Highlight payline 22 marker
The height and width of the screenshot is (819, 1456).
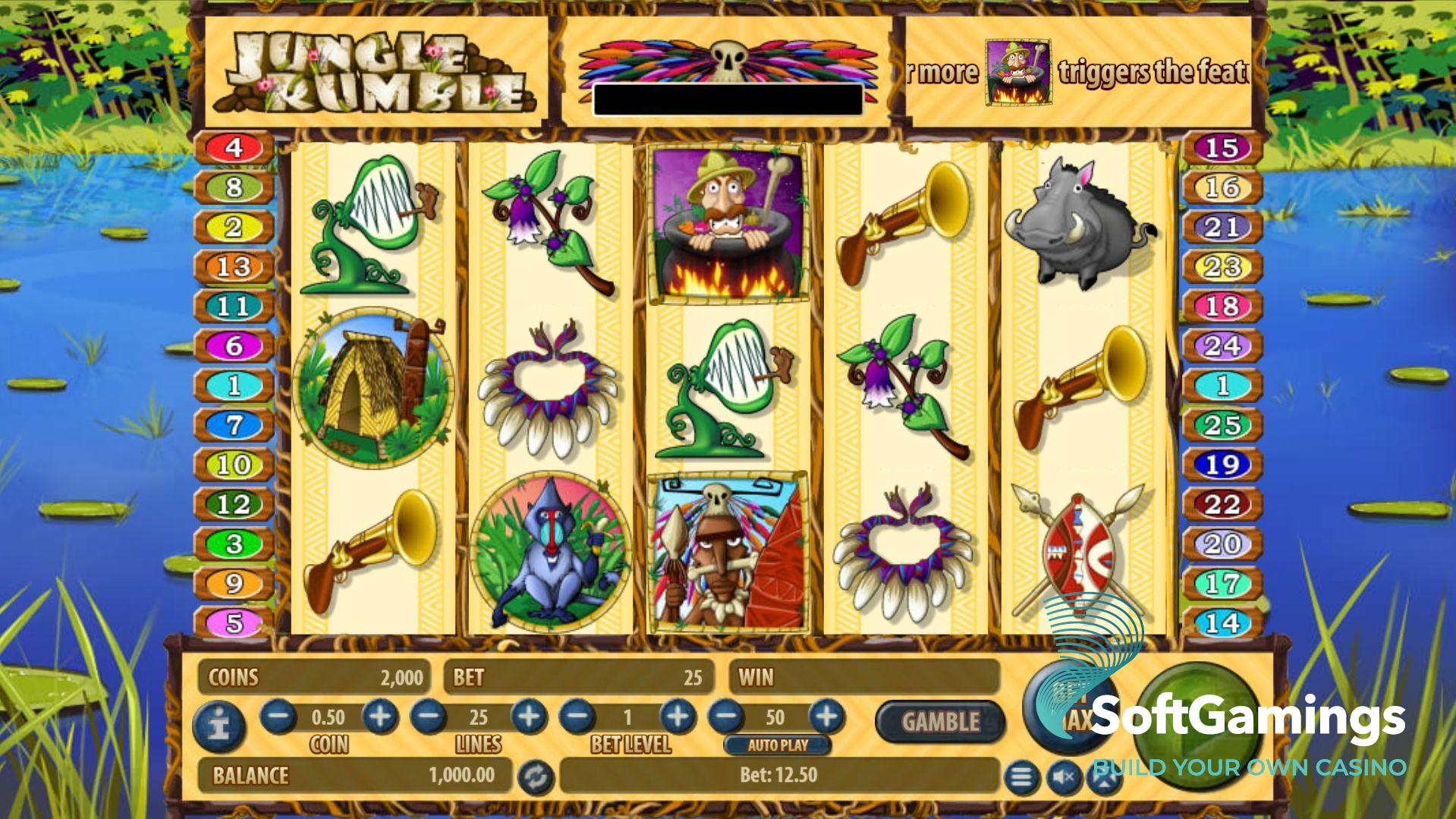coord(1222,504)
